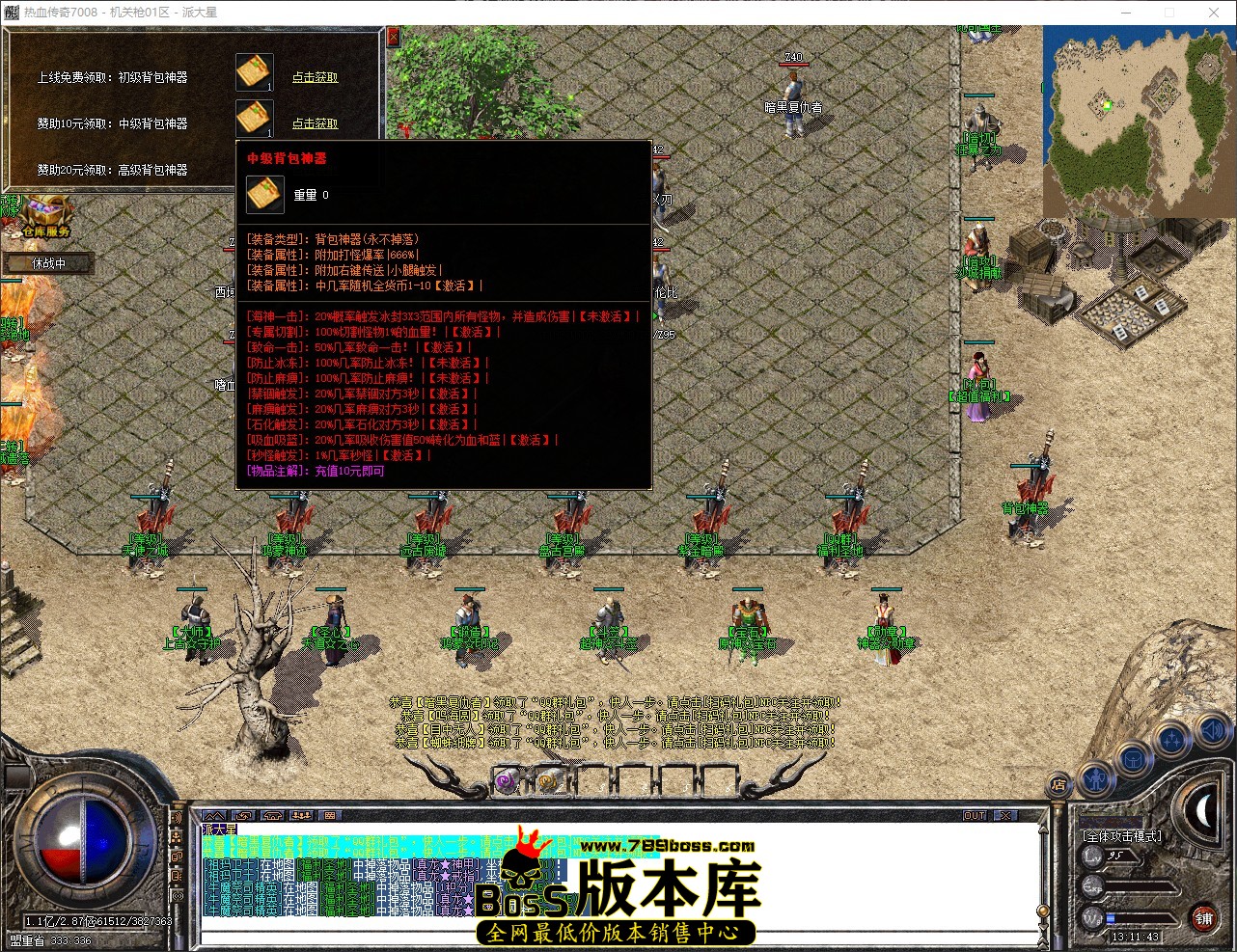Toggle the 全体攻击模式 attack mode
1237x952 pixels.
(x=1122, y=836)
